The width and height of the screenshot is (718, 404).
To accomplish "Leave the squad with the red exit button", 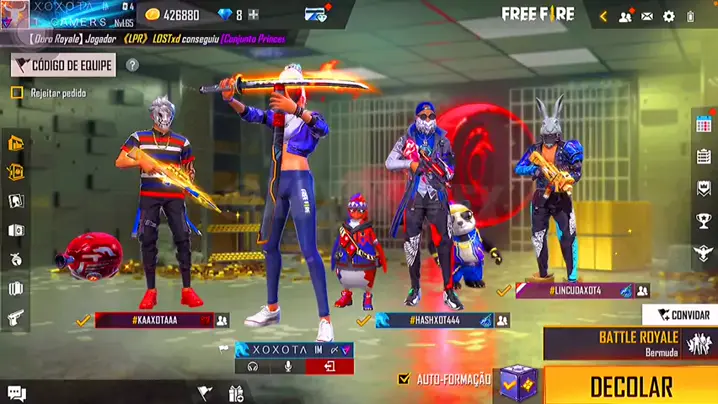I will click(x=328, y=367).
